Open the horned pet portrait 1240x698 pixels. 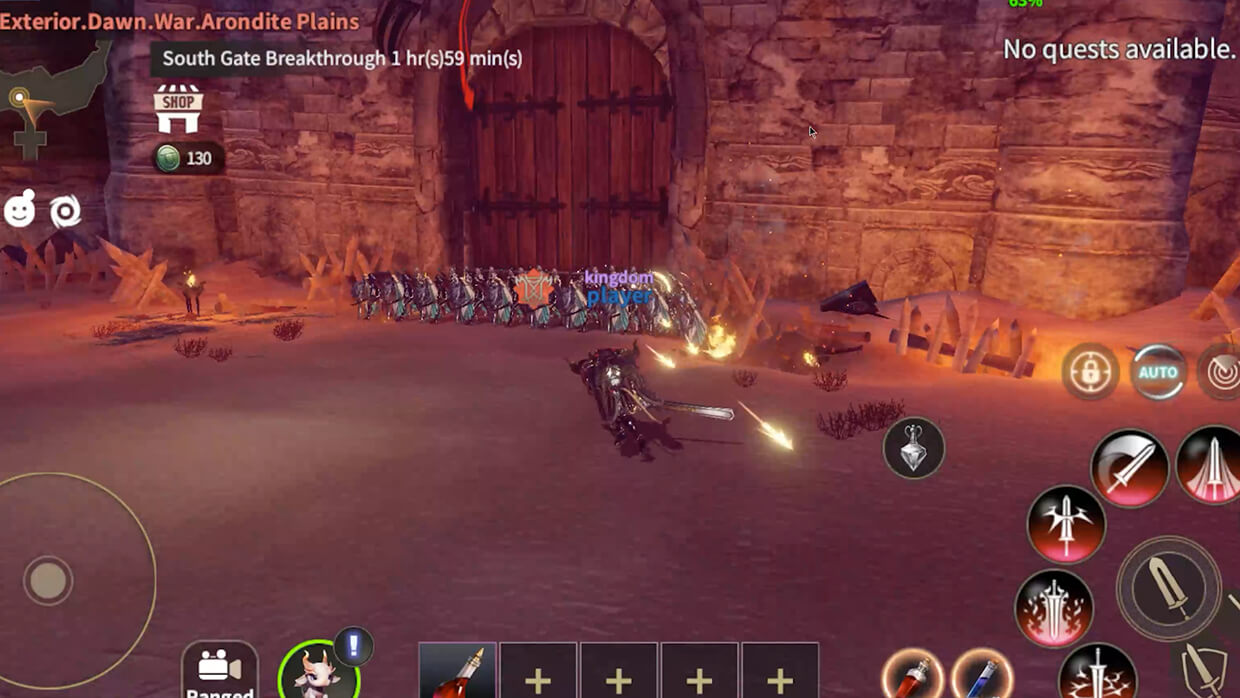coord(318,673)
